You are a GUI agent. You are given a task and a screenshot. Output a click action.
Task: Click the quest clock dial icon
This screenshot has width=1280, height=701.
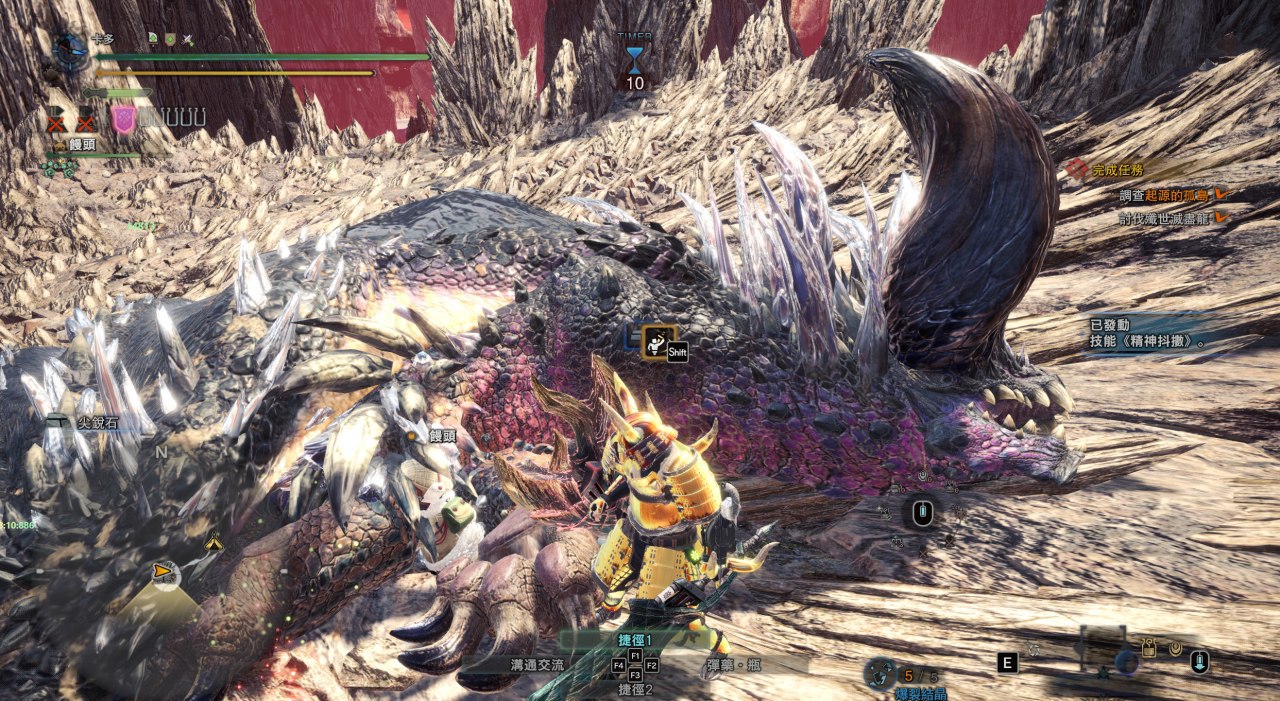(x=70, y=46)
